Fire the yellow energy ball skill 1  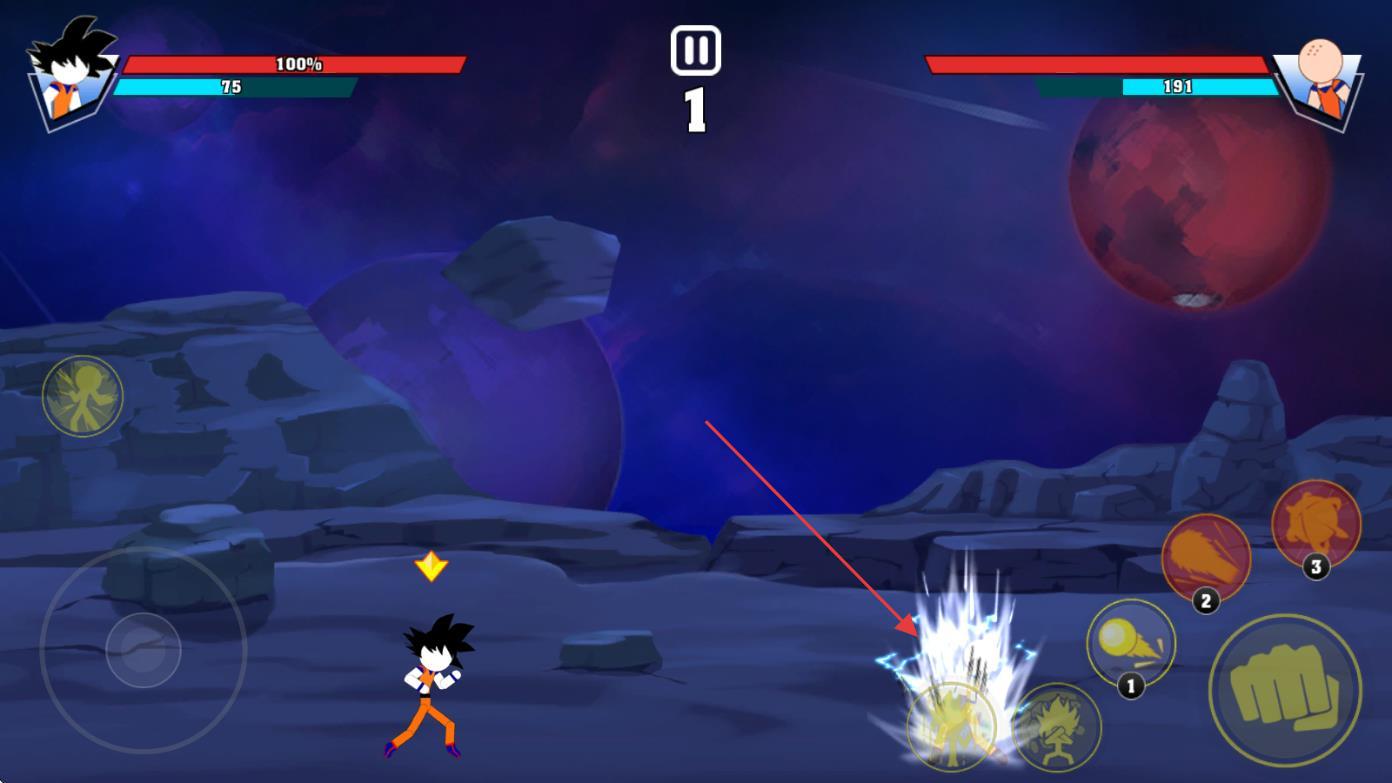click(x=1131, y=643)
